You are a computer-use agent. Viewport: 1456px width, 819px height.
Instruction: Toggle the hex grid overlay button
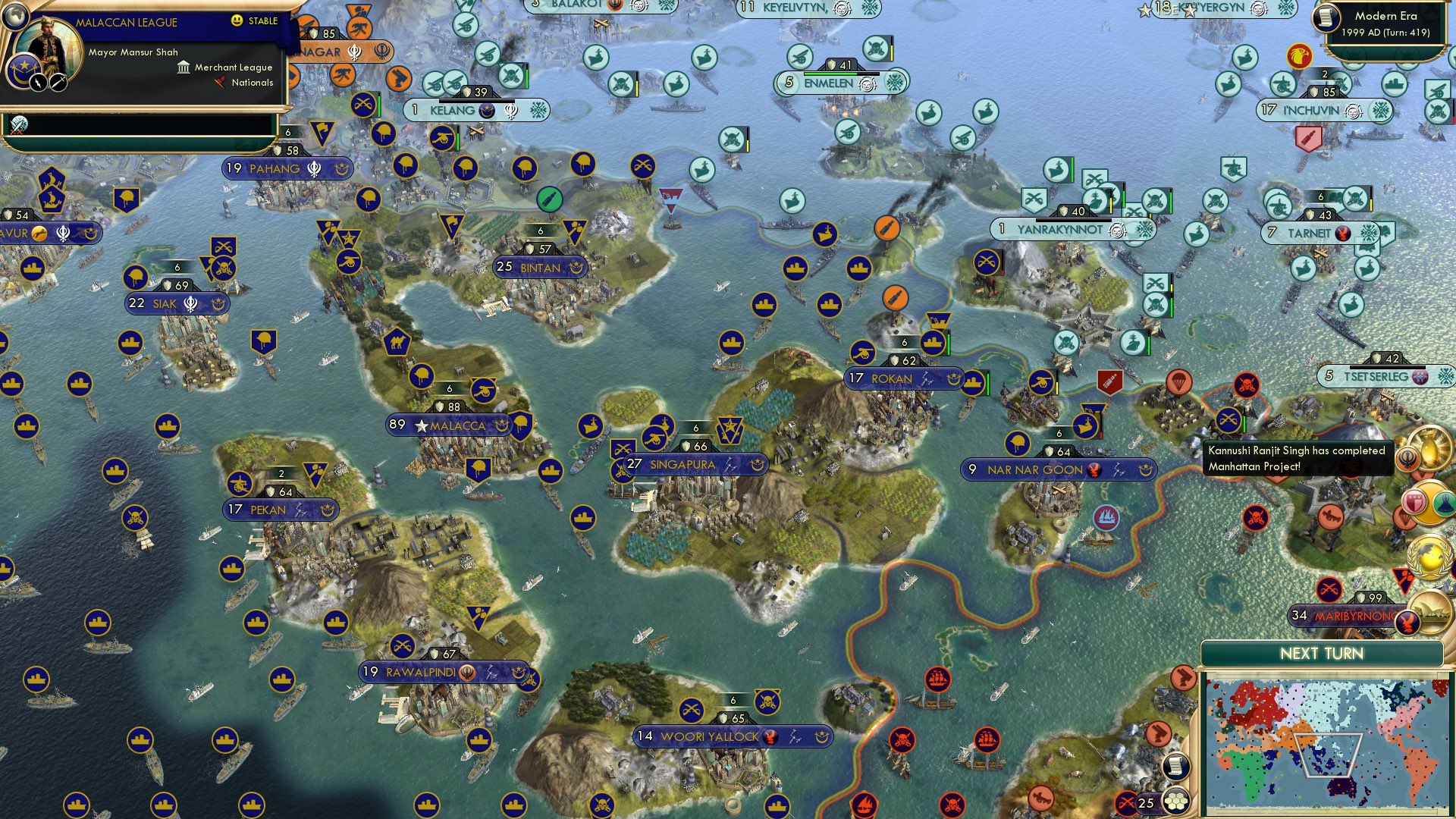point(1175,801)
